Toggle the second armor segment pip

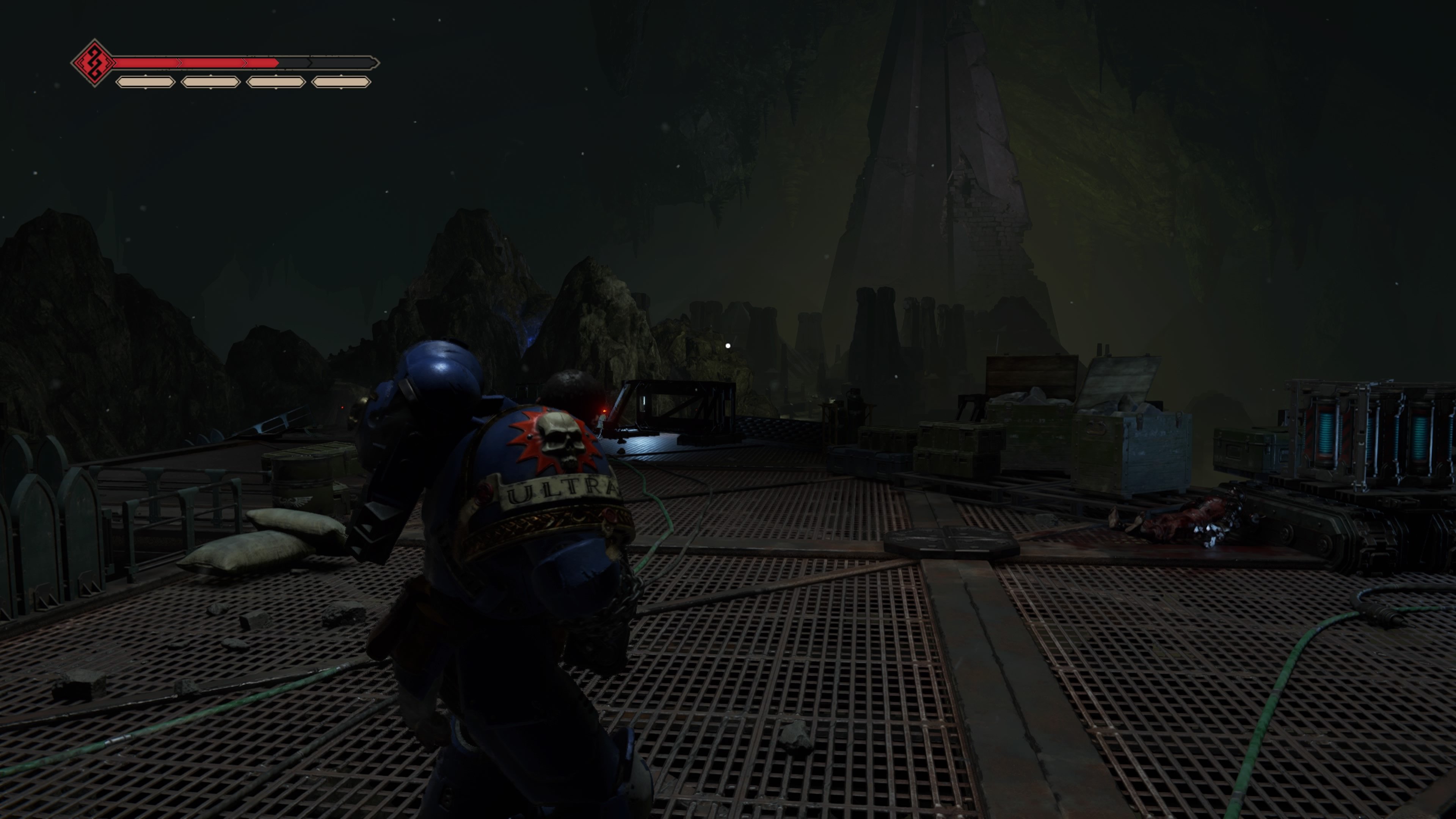210,85
